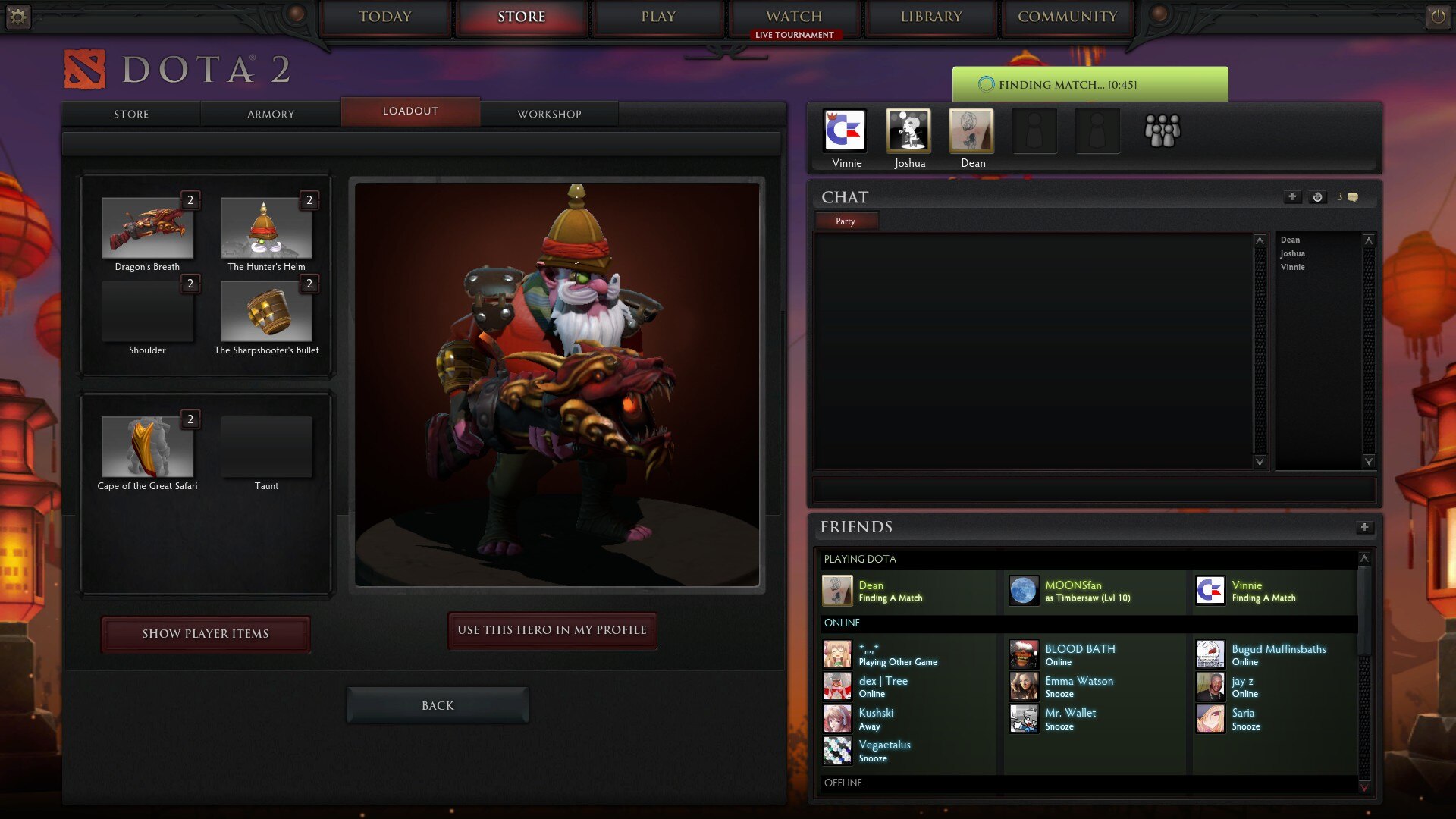
Task: Open the Library menu
Action: click(930, 17)
